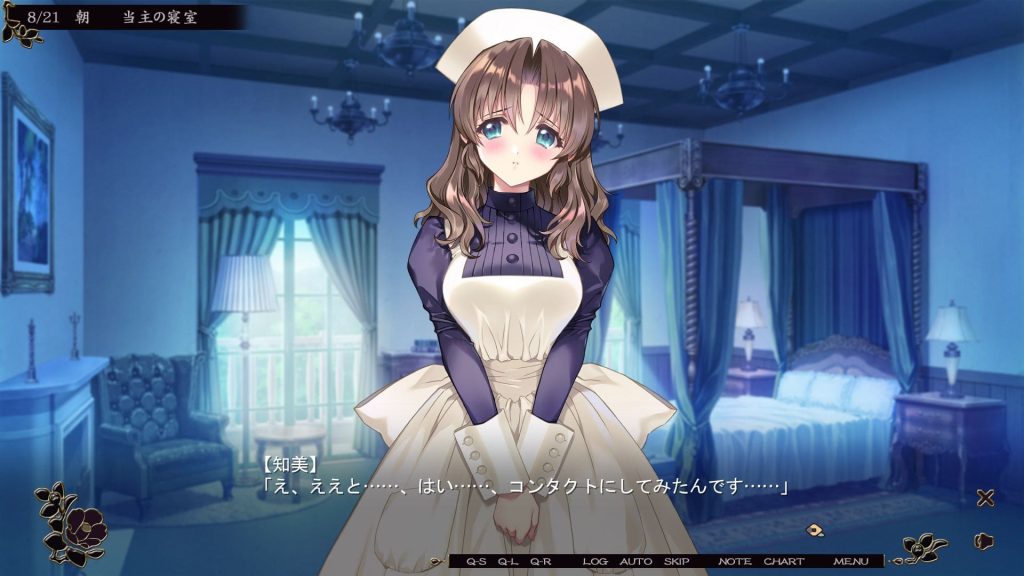Click the bell-shaped voice icon
Image resolution: width=1024 pixels, height=576 pixels.
pos(984,541)
